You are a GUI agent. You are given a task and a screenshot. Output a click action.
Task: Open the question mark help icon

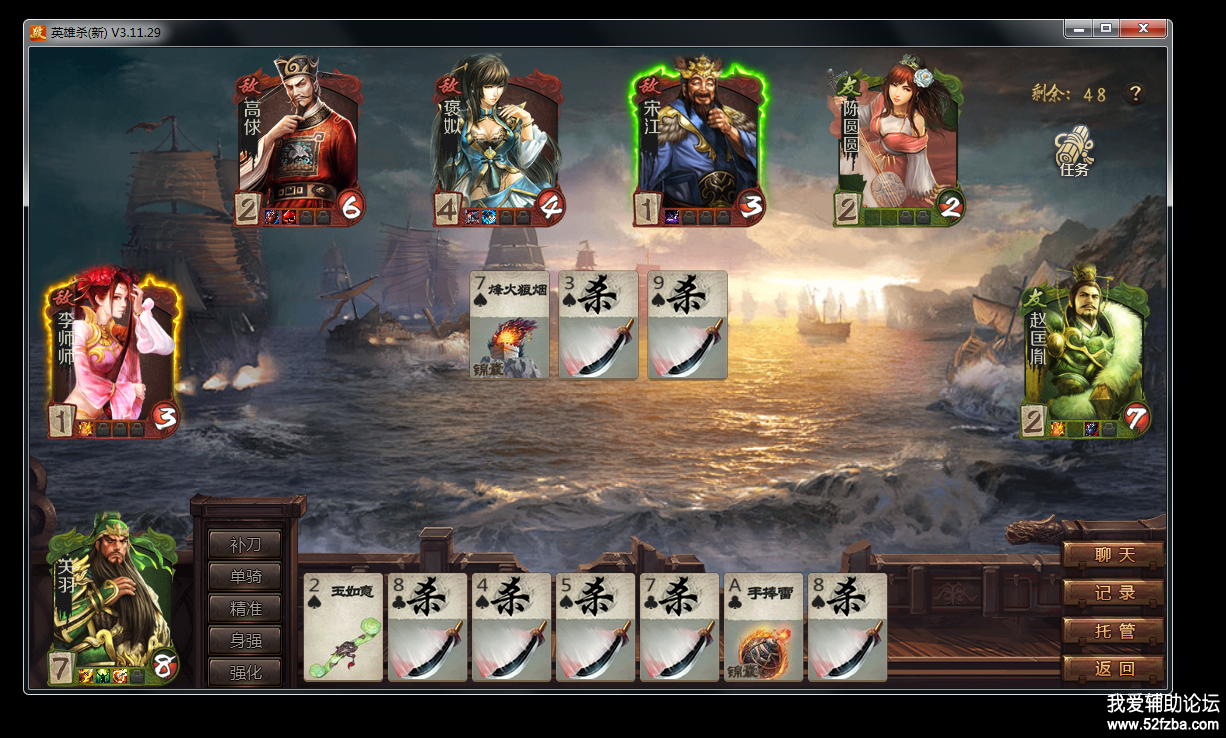click(x=1135, y=94)
